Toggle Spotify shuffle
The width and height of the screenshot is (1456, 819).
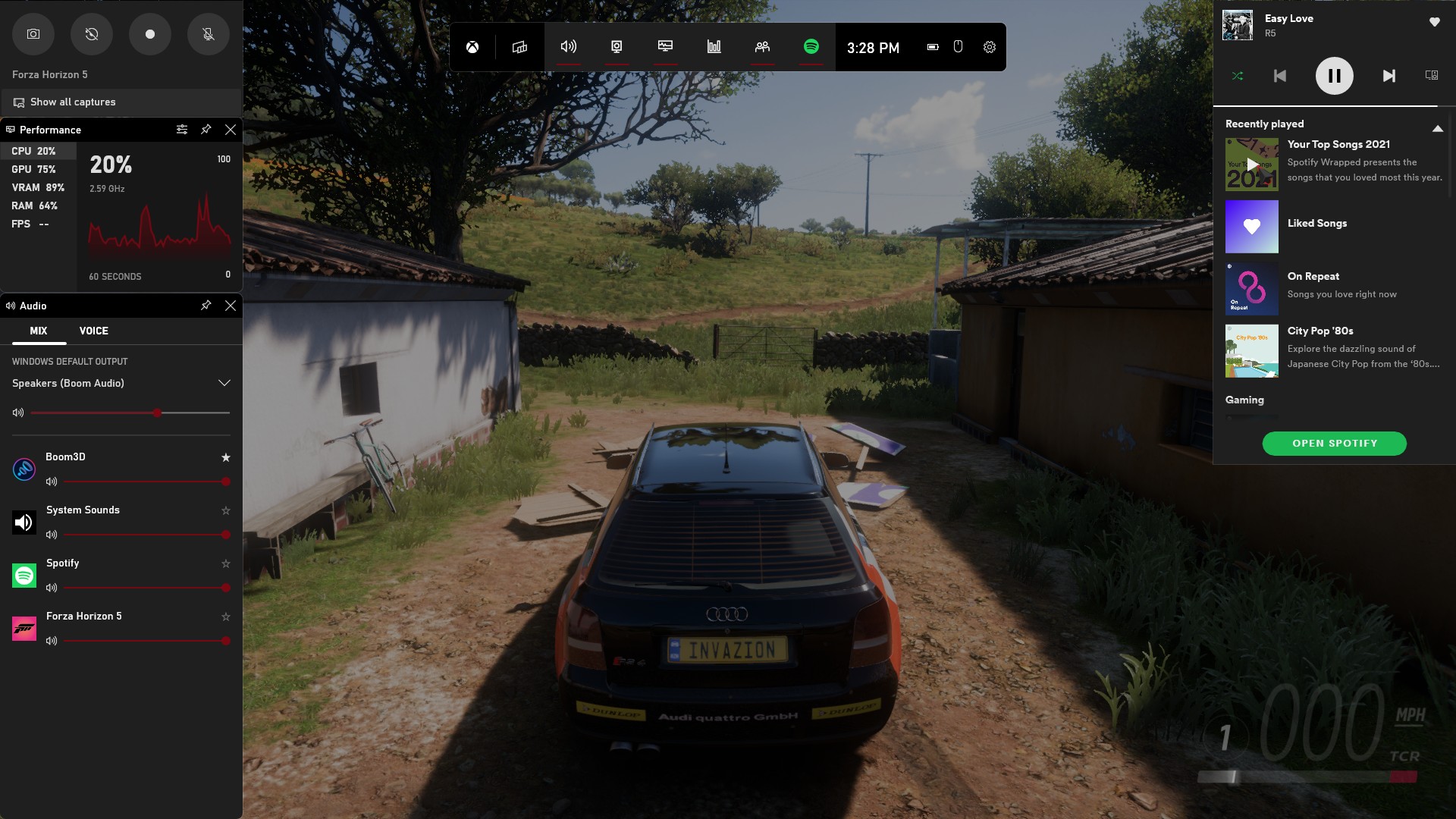(x=1238, y=76)
